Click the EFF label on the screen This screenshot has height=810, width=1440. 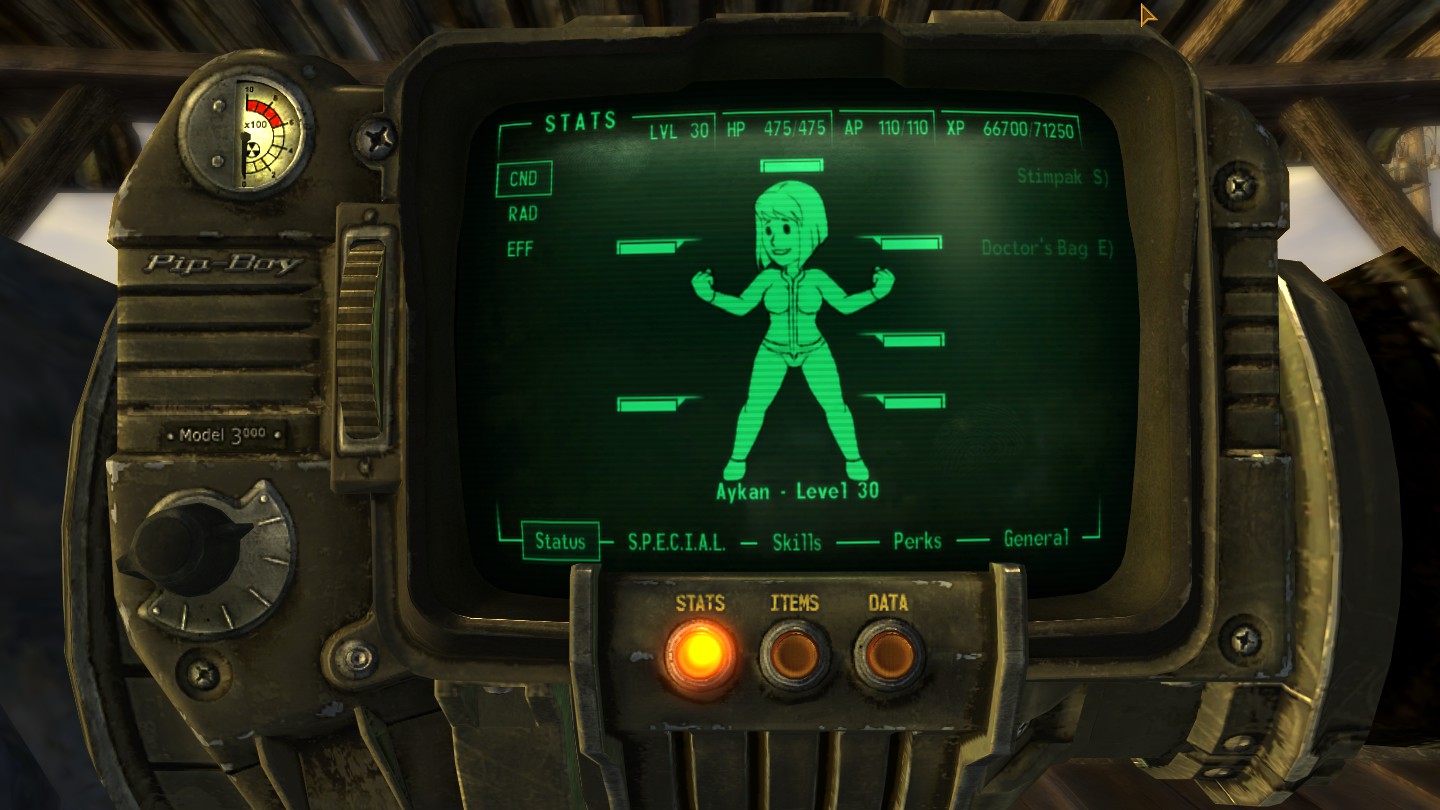[523, 249]
